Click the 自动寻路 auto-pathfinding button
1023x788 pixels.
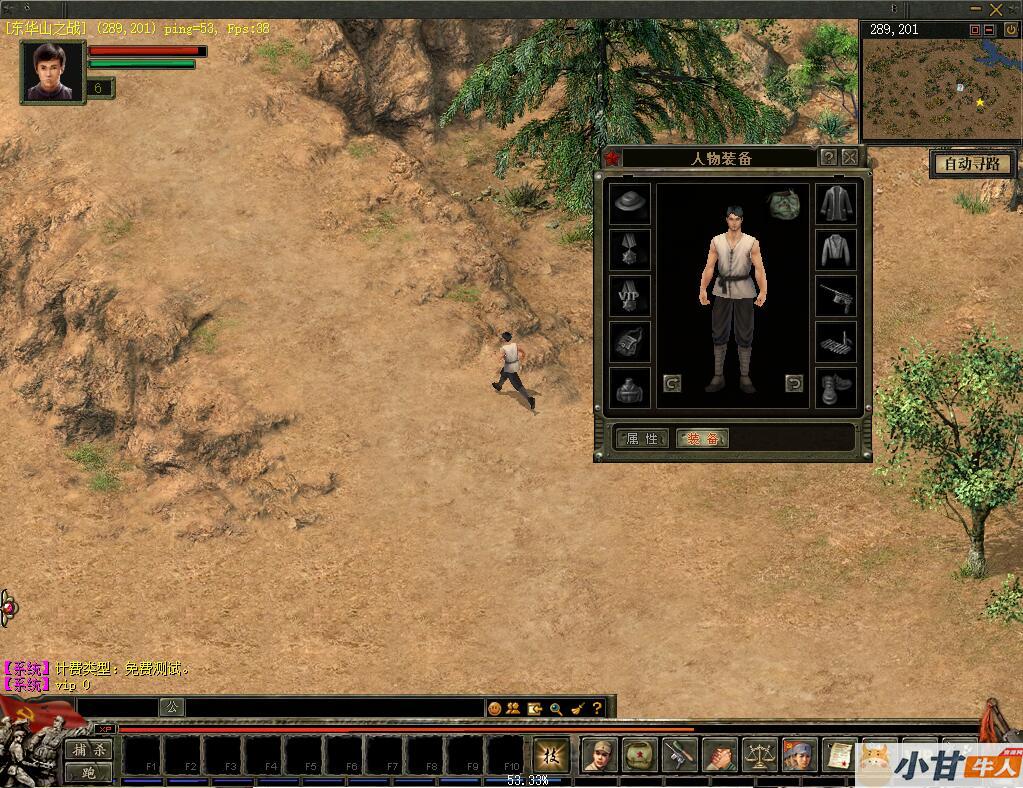972,164
